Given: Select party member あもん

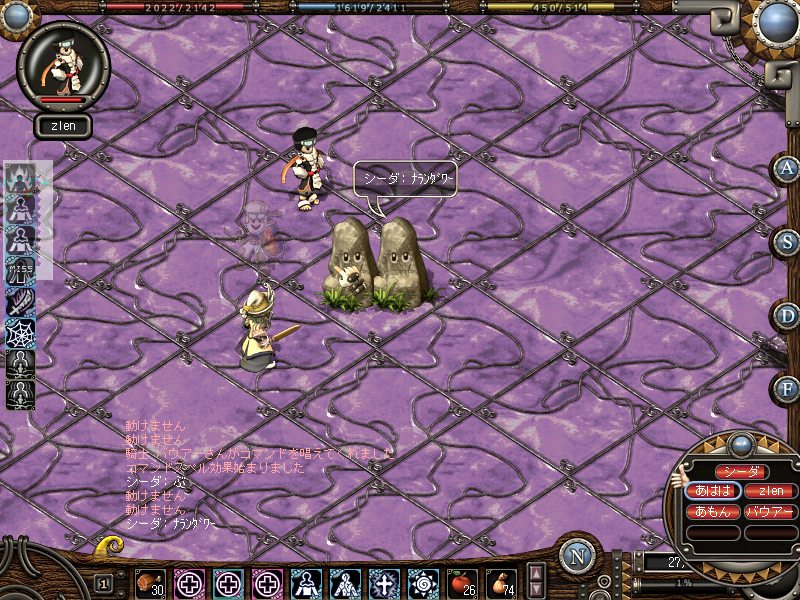Looking at the screenshot, I should pyautogui.click(x=714, y=511).
